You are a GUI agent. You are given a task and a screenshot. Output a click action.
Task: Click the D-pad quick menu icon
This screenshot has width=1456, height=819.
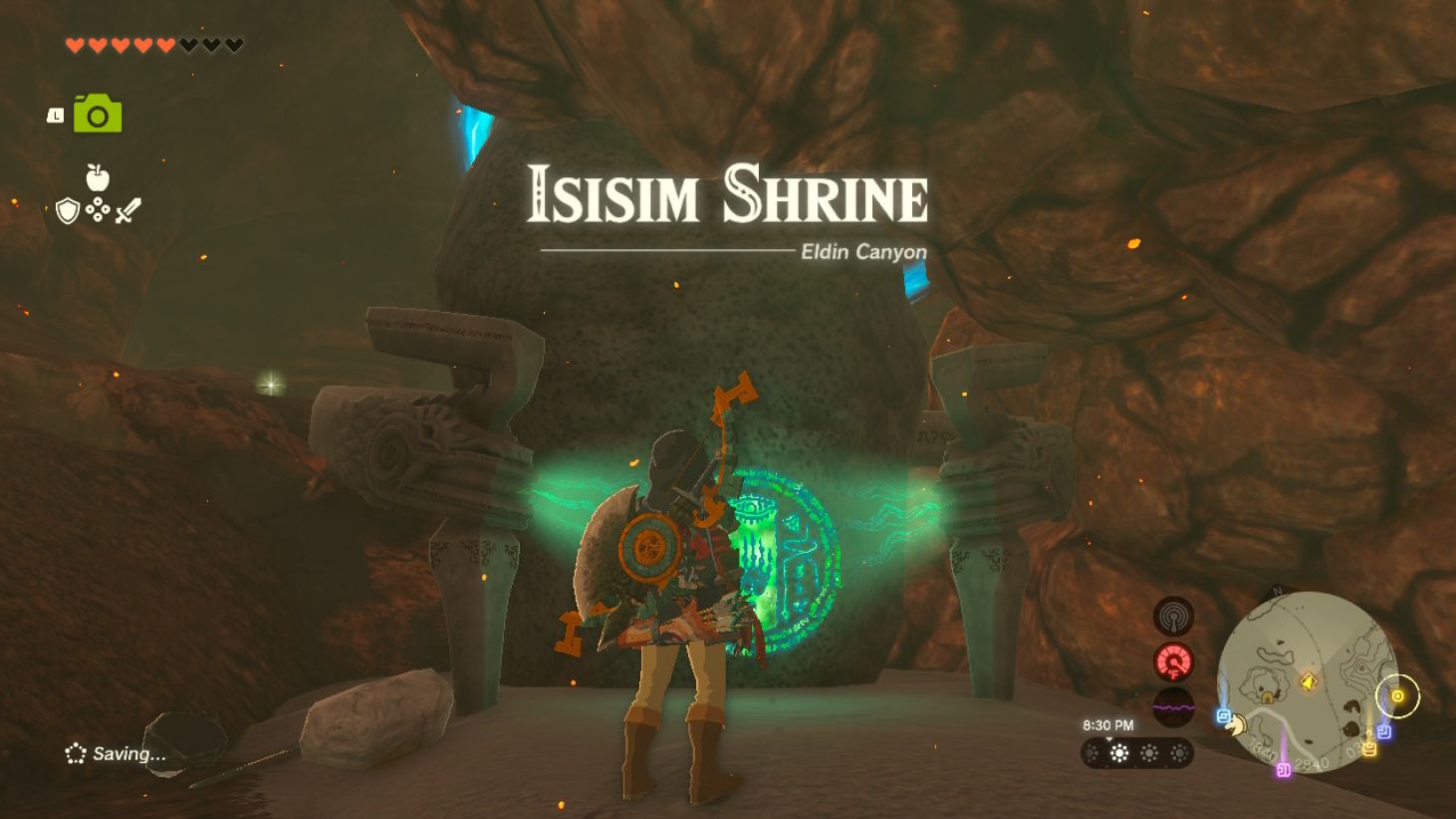click(98, 209)
